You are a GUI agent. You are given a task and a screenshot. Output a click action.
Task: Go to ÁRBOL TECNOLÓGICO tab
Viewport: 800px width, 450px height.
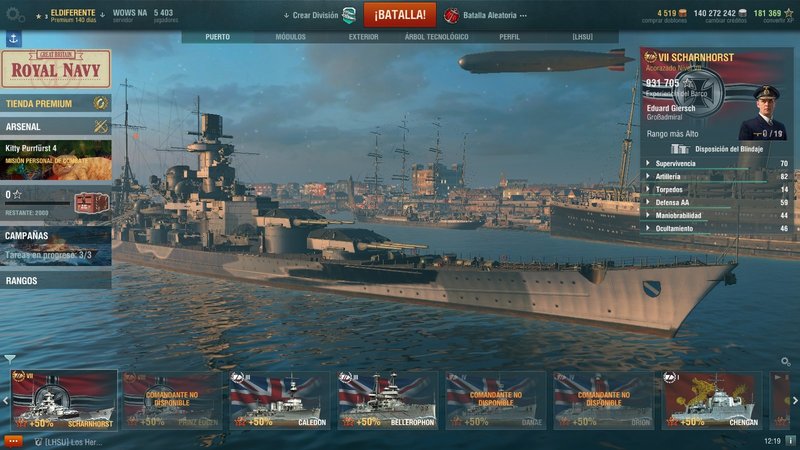coord(436,37)
